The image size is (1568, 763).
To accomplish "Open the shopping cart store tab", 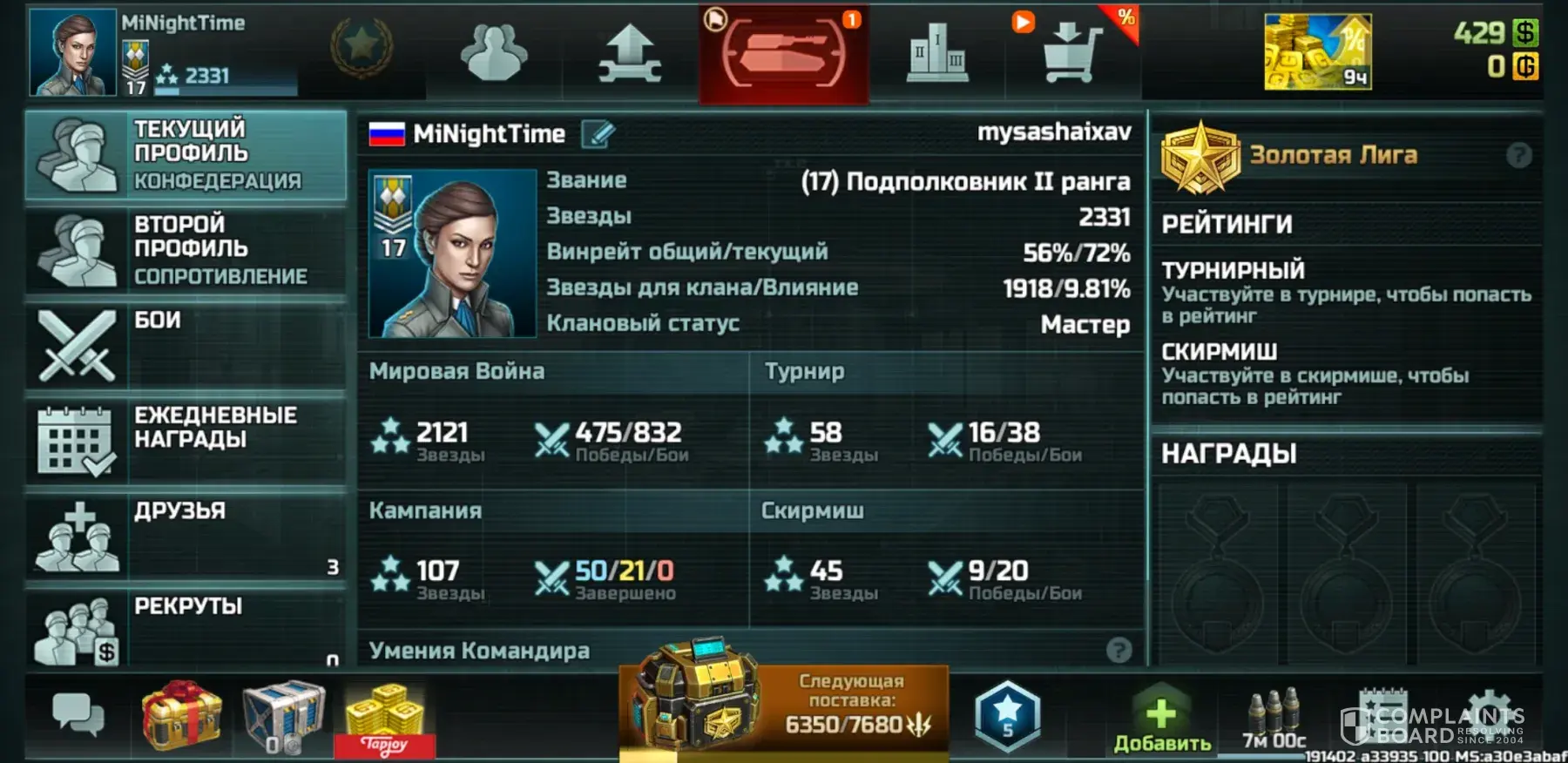I will 1072,54.
